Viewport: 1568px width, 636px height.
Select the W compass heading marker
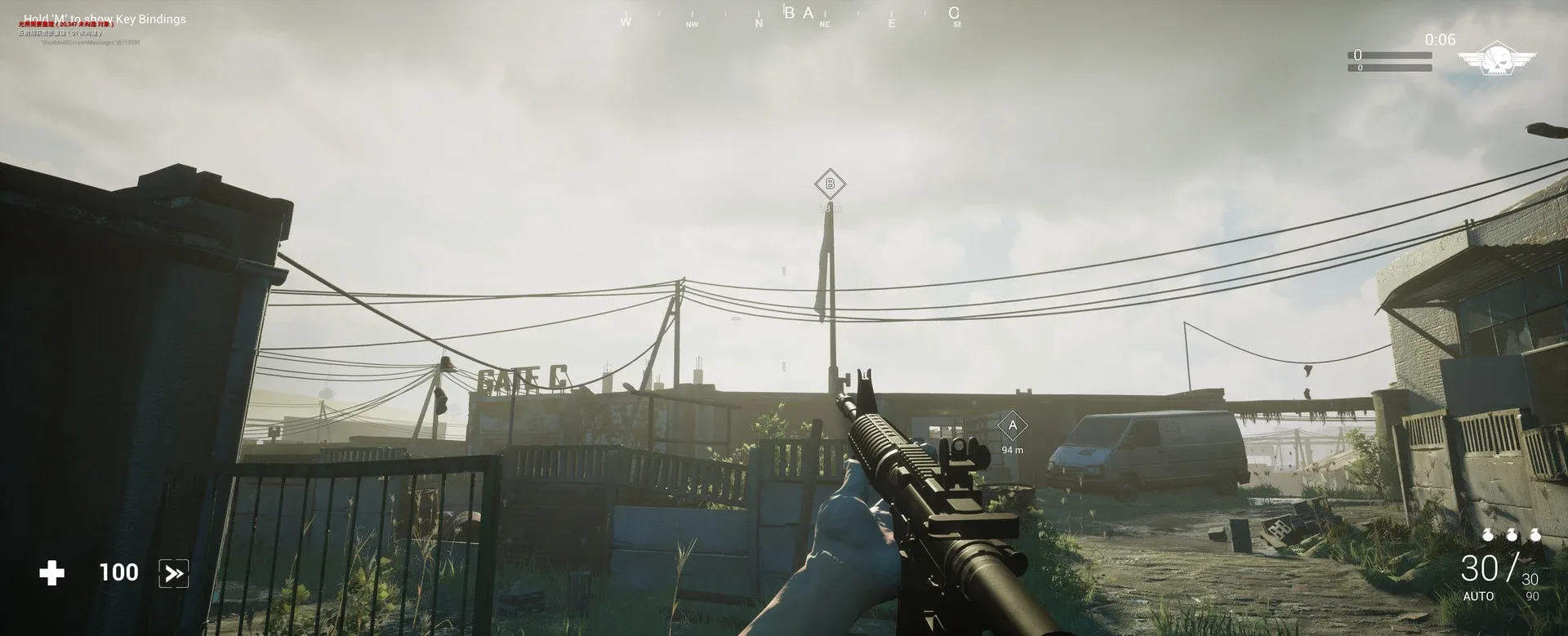click(x=627, y=20)
